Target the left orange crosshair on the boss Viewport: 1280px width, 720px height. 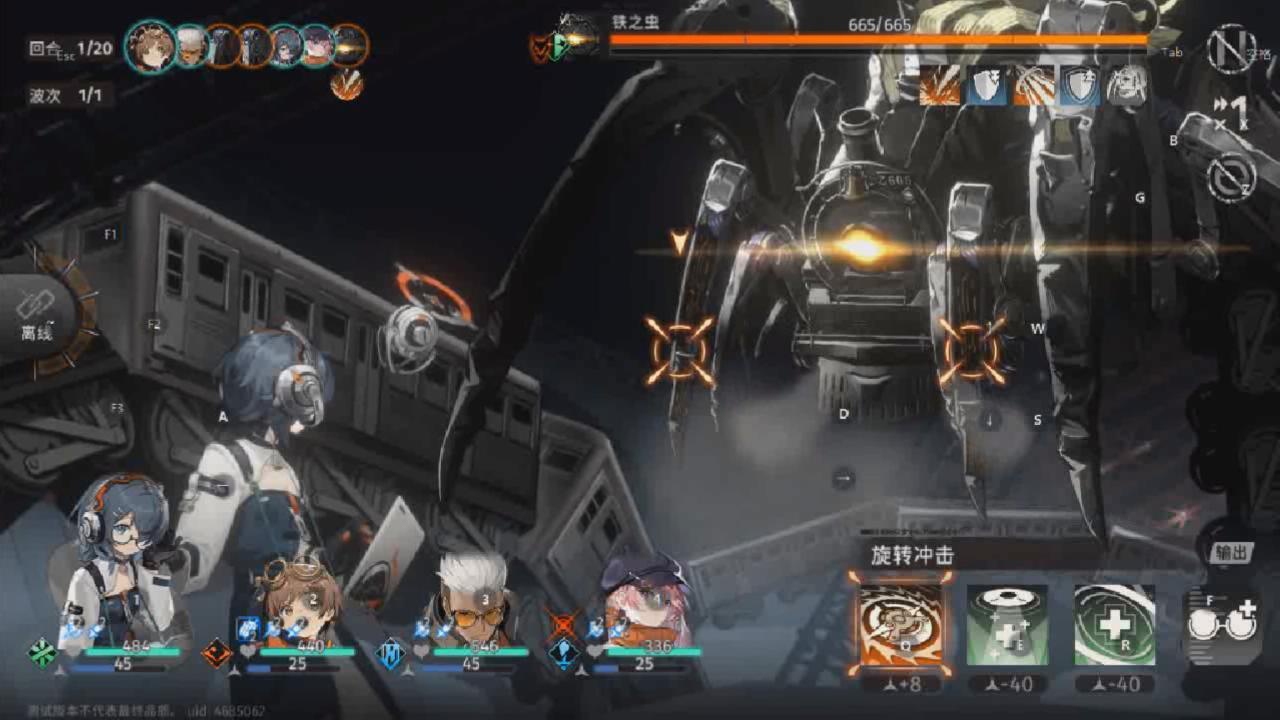pyautogui.click(x=680, y=351)
